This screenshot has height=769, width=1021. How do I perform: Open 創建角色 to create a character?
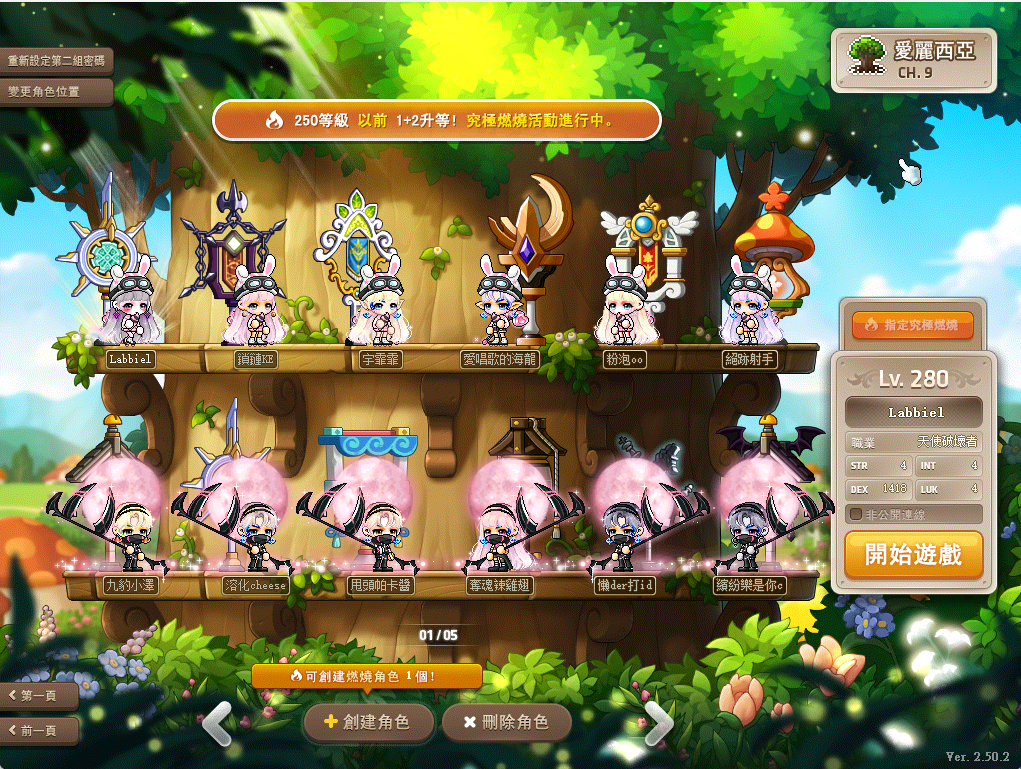368,721
